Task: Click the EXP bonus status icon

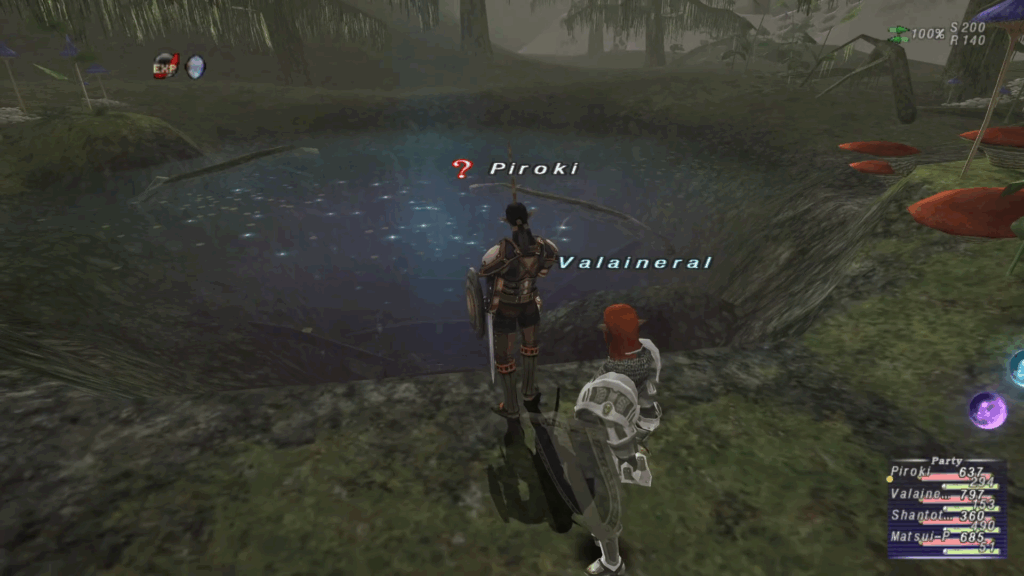Action: [165, 66]
